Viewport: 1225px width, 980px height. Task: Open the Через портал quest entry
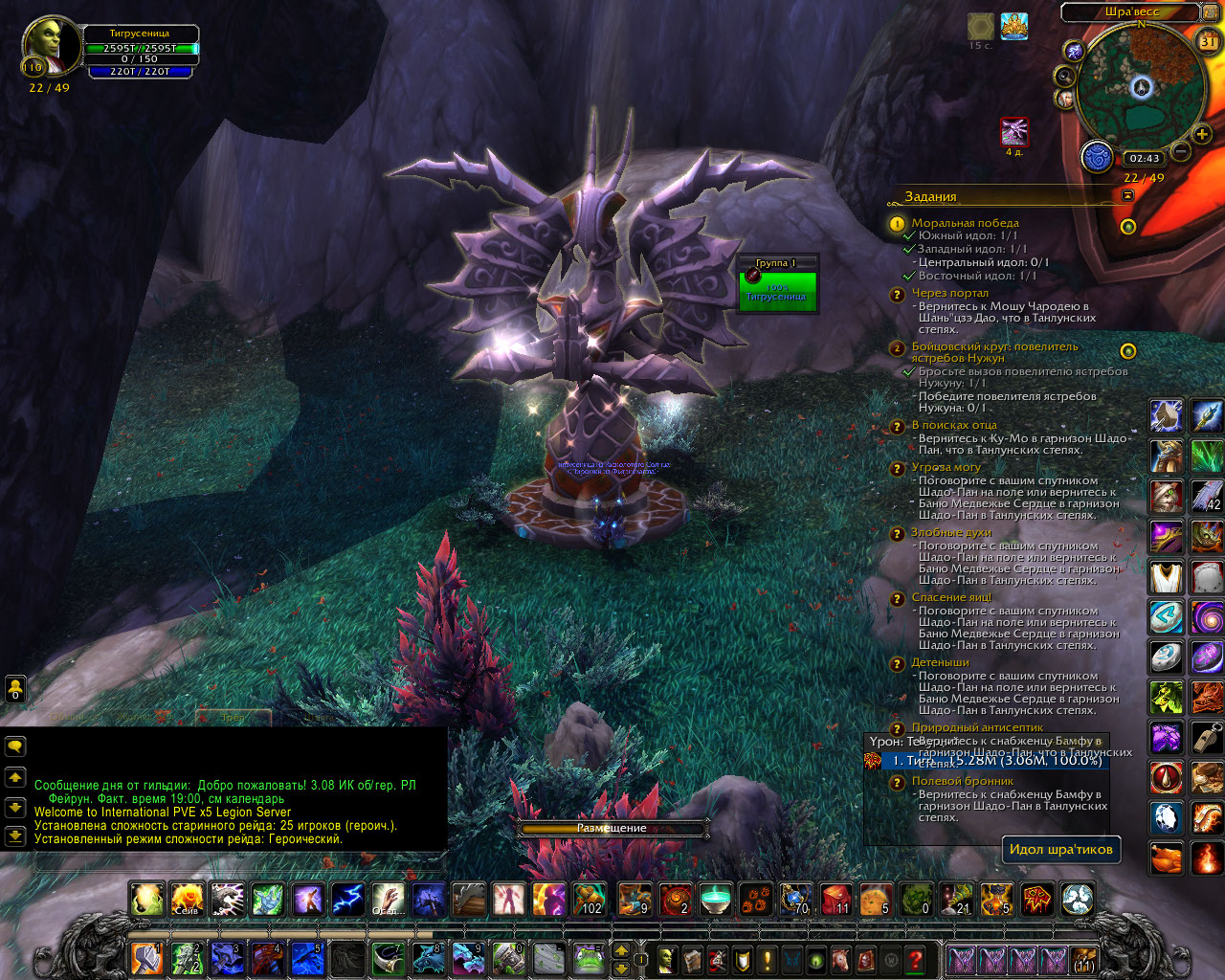[949, 293]
